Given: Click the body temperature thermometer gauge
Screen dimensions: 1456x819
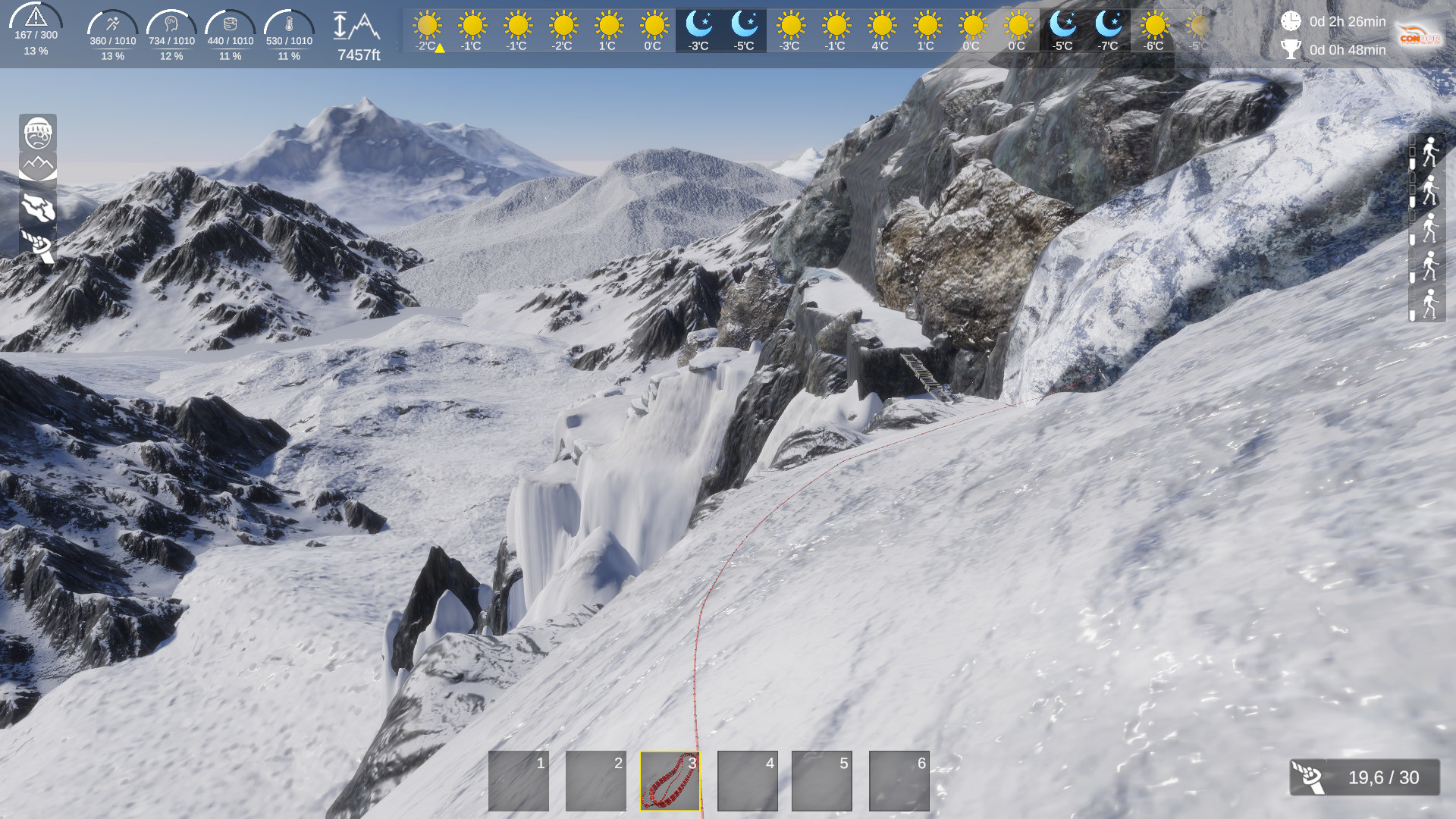Looking at the screenshot, I should (x=288, y=23).
